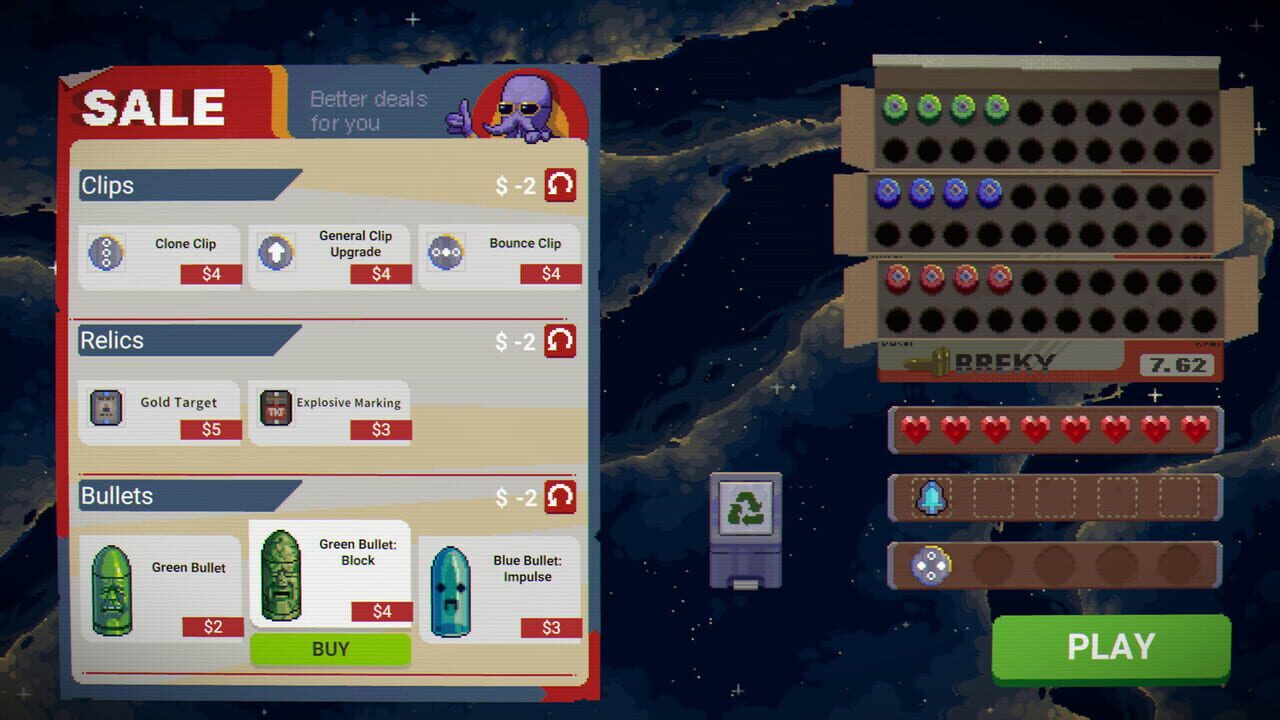Select the plain Green Bullet
Image resolution: width=1280 pixels, height=720 pixels.
click(160, 588)
